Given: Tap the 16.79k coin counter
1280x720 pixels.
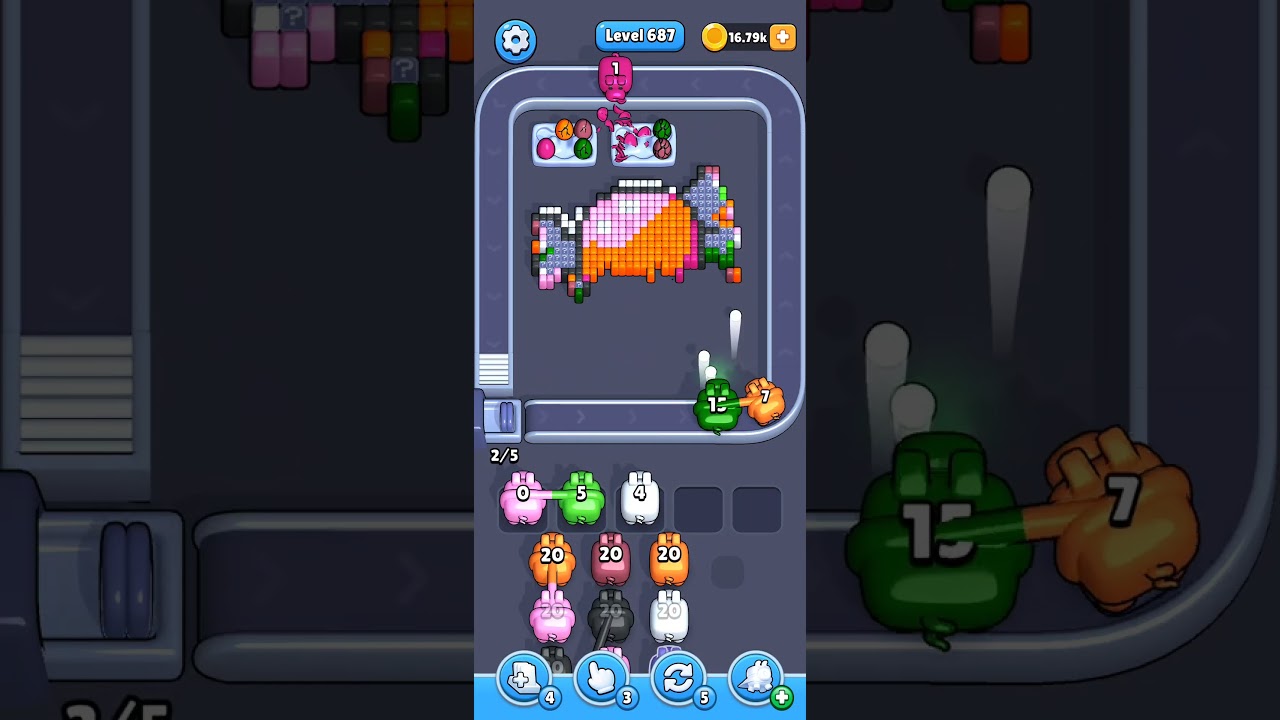Looking at the screenshot, I should tap(748, 36).
